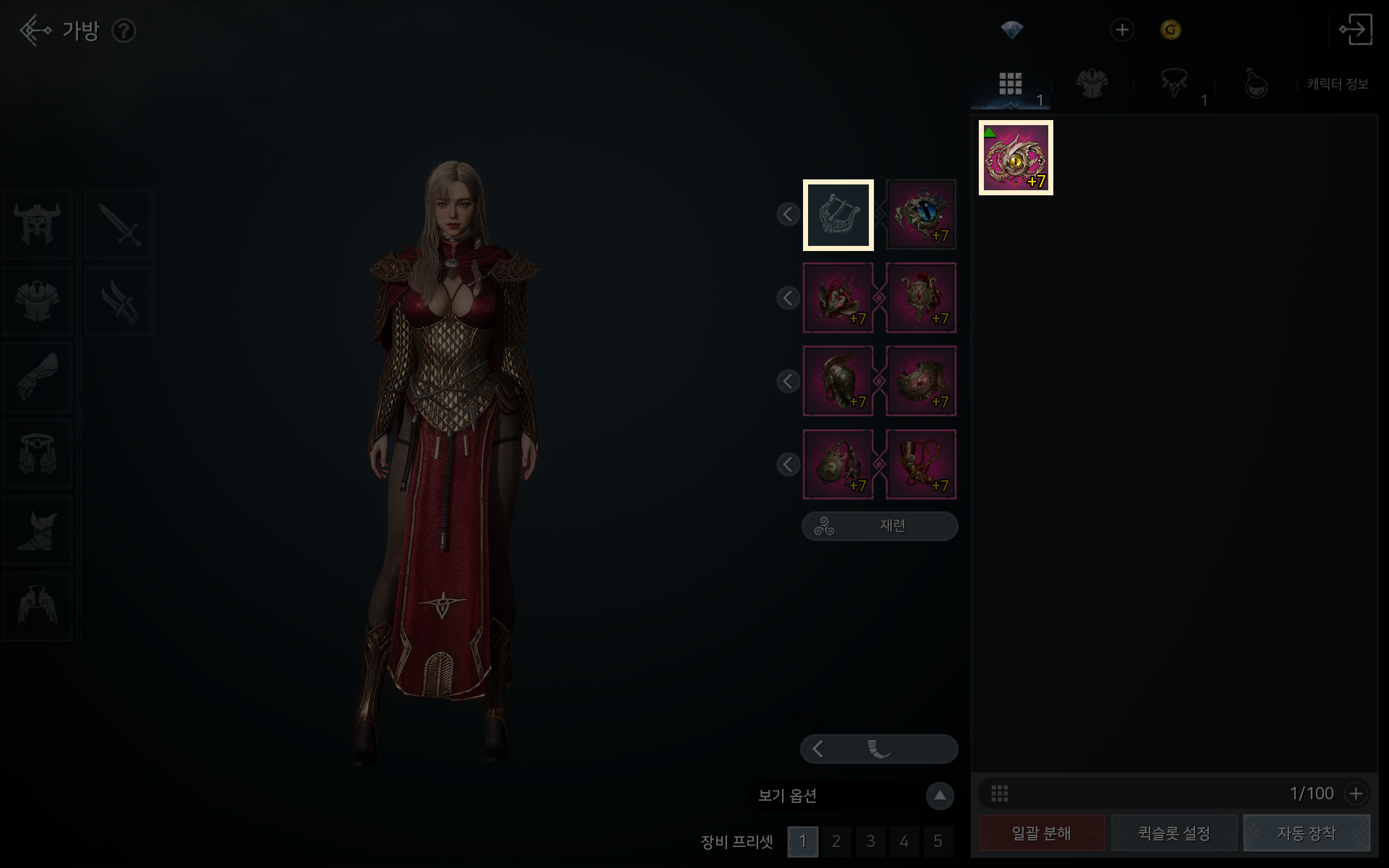Open the 재련 refining button
1389x868 pixels.
click(880, 526)
